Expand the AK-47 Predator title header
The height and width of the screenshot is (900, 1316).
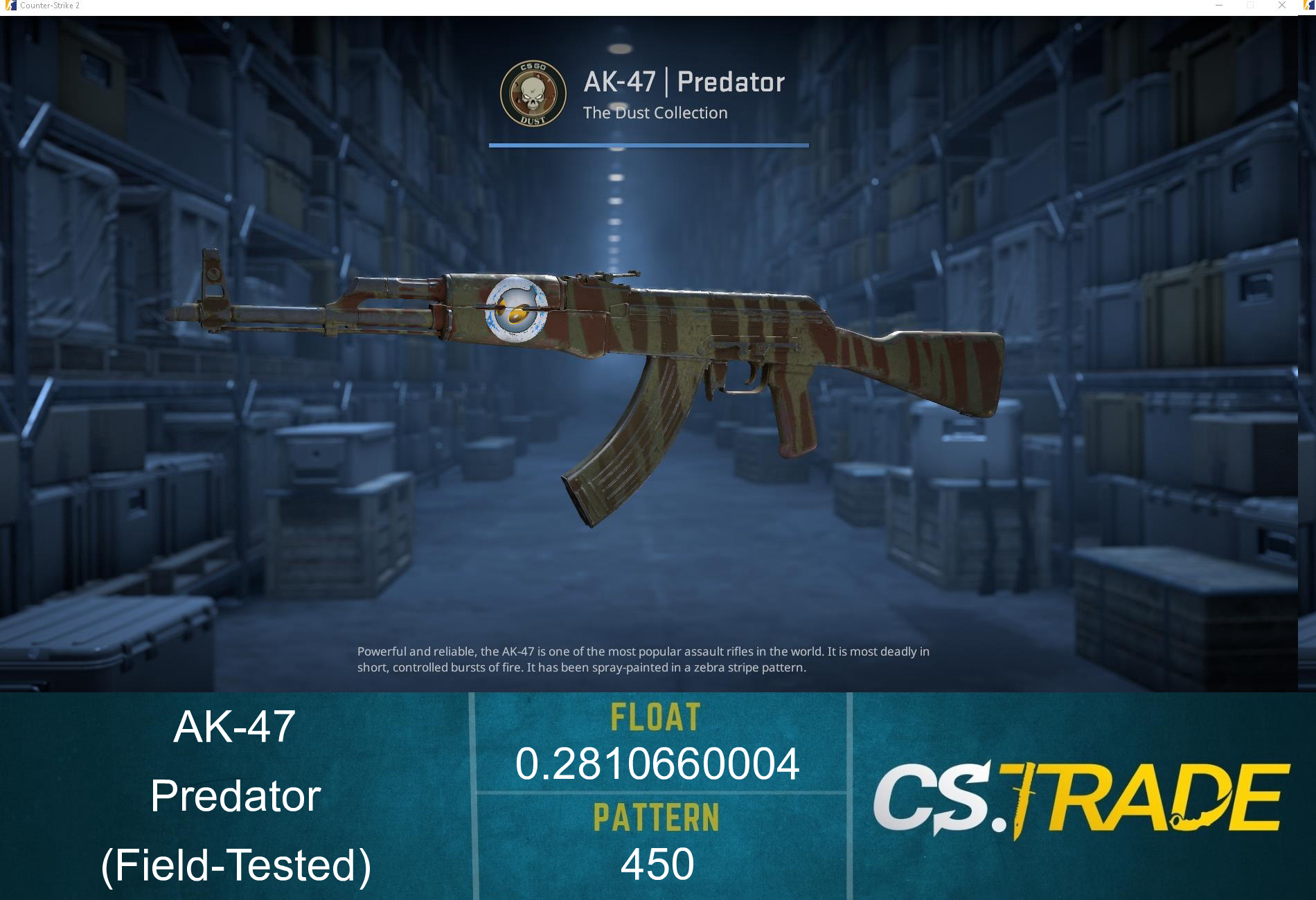[x=683, y=82]
